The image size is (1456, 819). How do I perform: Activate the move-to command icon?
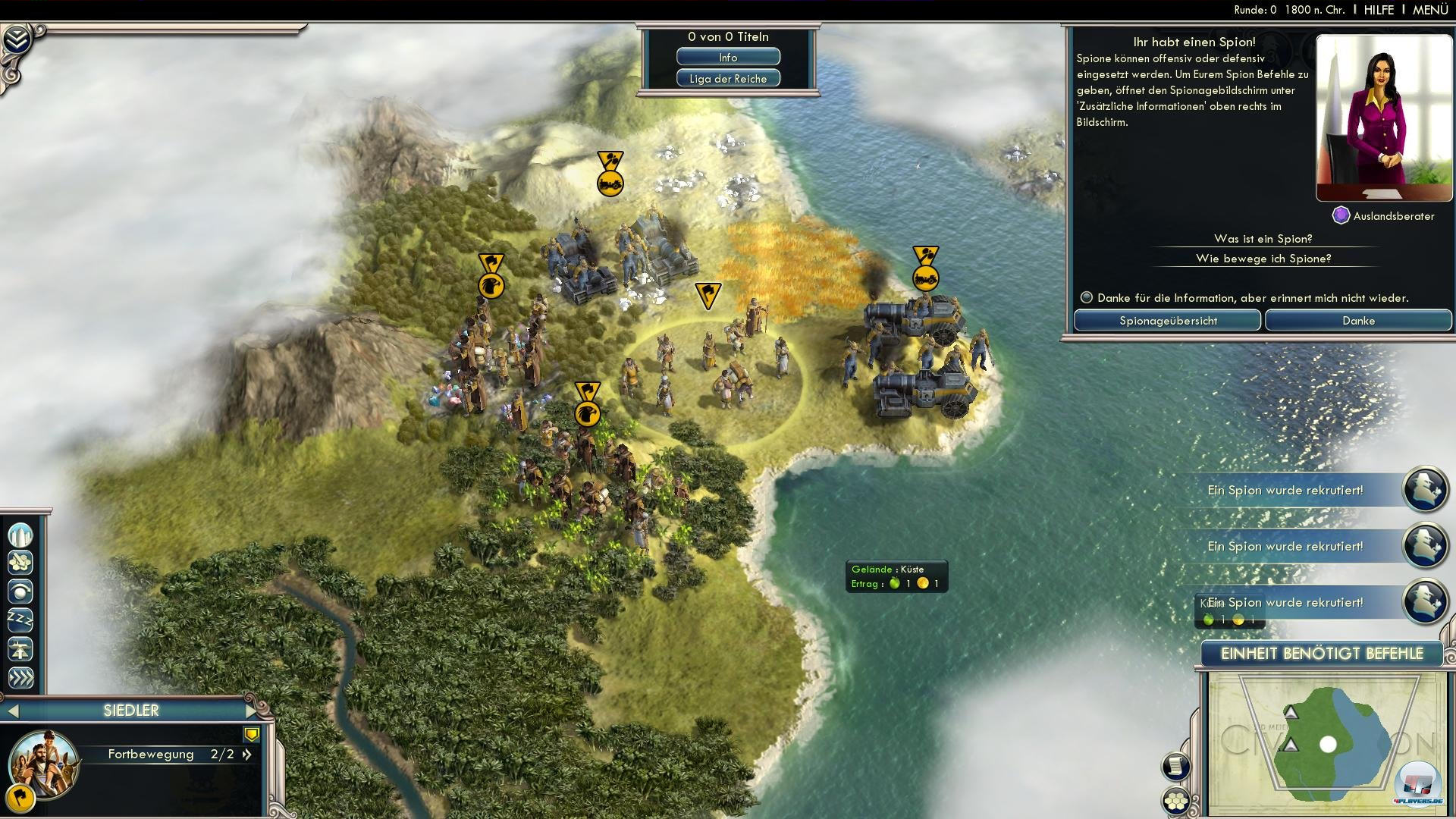click(20, 591)
